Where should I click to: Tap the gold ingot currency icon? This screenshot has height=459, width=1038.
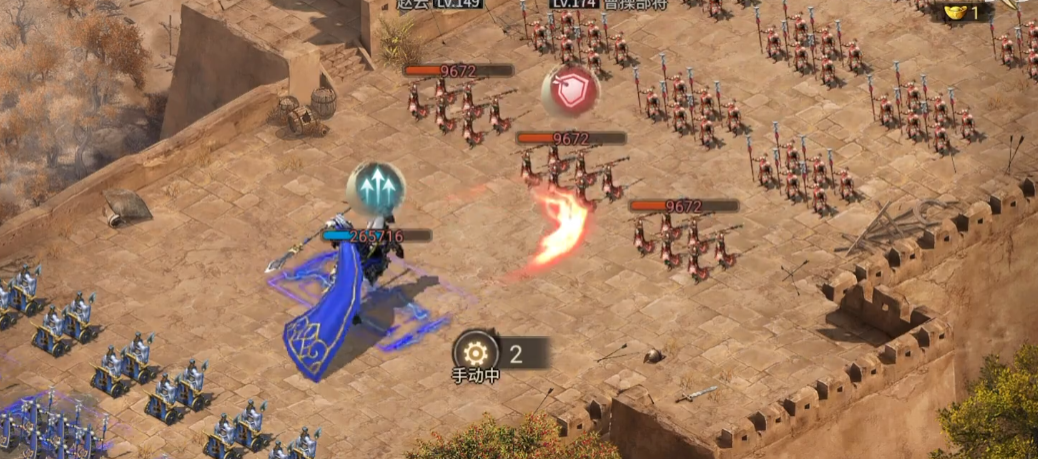click(x=955, y=12)
